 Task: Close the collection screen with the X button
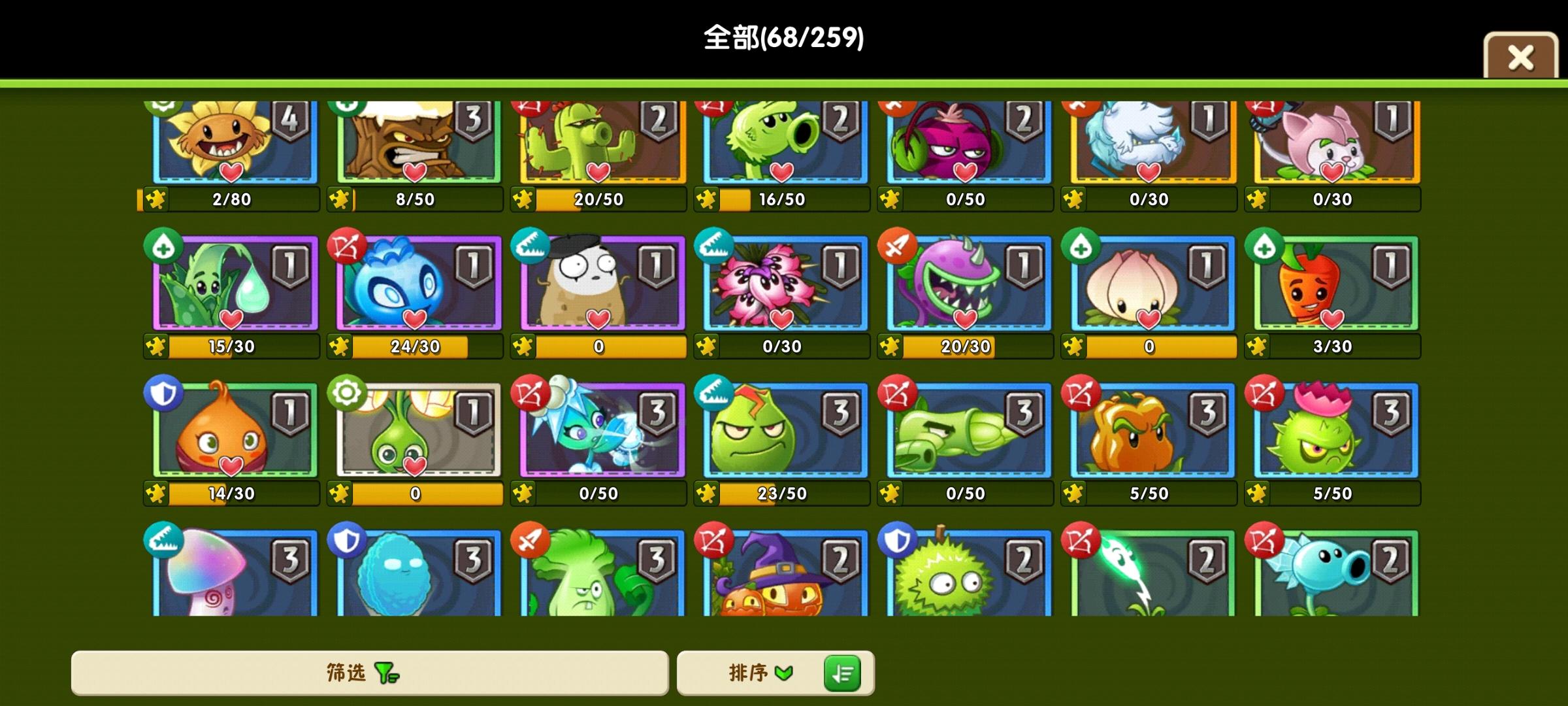[x=1520, y=58]
